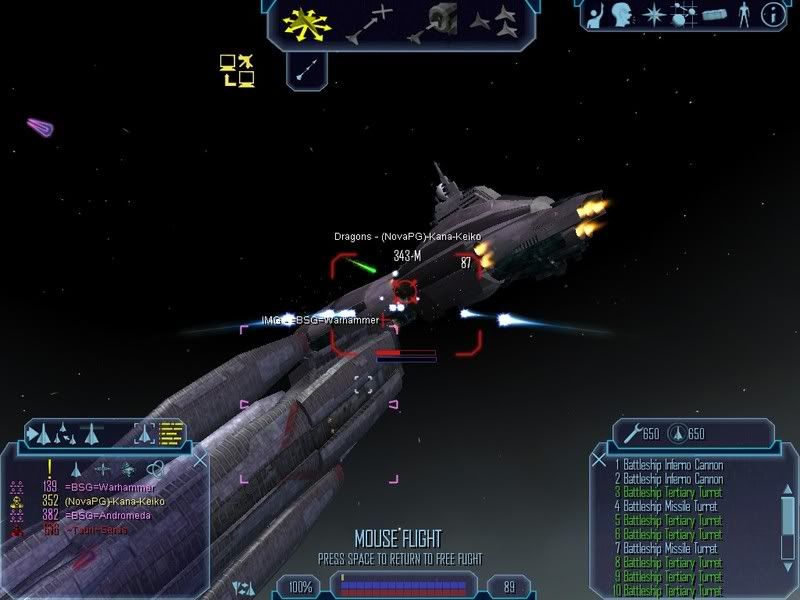Screen dimensions: 800x600
Task: Open the information 'i' icon
Action: pyautogui.click(x=772, y=15)
